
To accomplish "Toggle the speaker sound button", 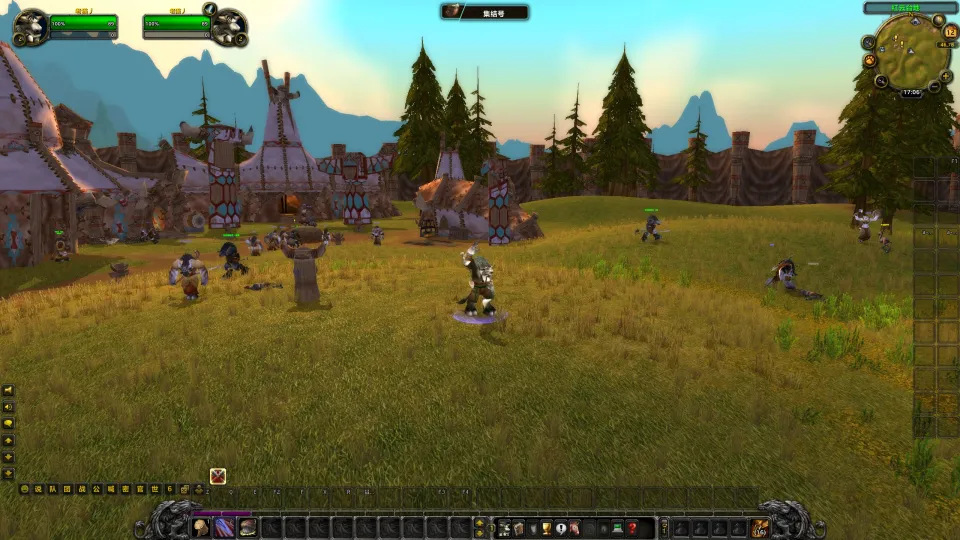I will point(9,407).
